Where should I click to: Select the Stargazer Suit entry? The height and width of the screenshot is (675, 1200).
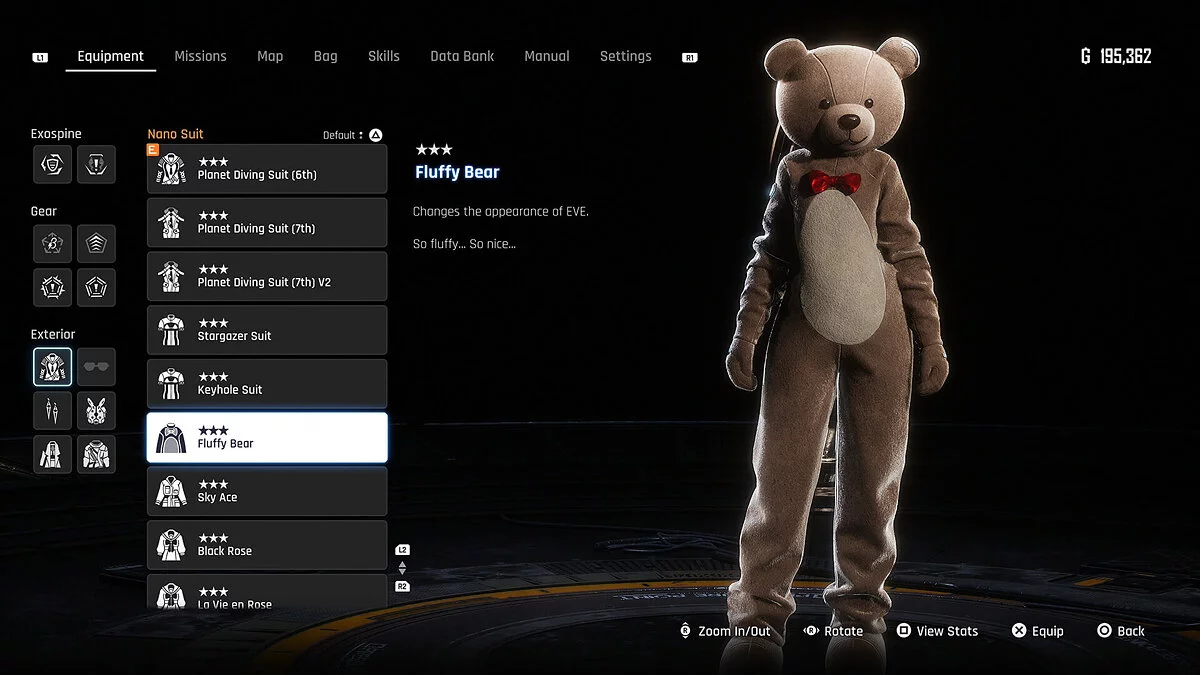[267, 330]
